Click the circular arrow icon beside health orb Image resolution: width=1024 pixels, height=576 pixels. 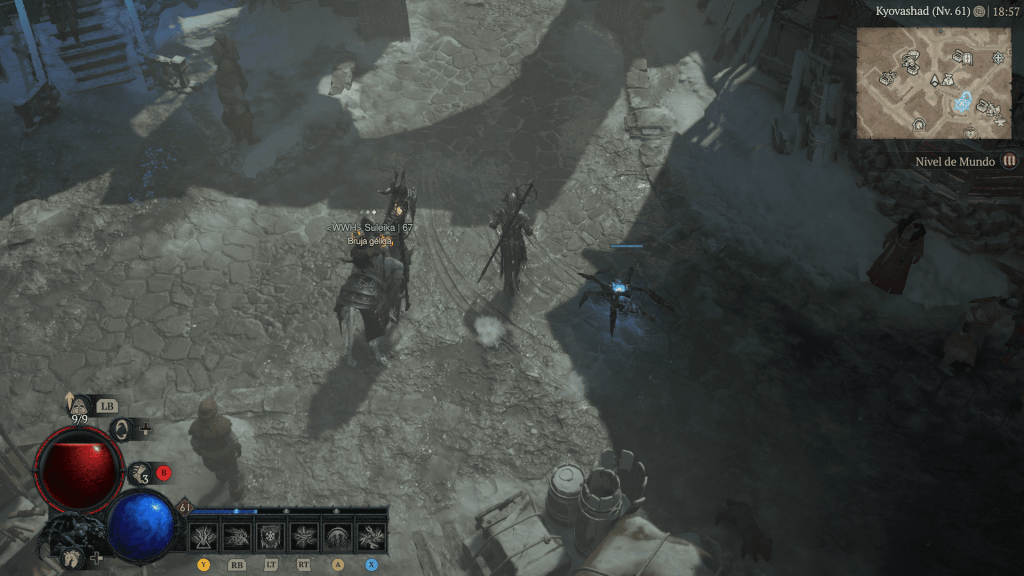click(x=121, y=429)
